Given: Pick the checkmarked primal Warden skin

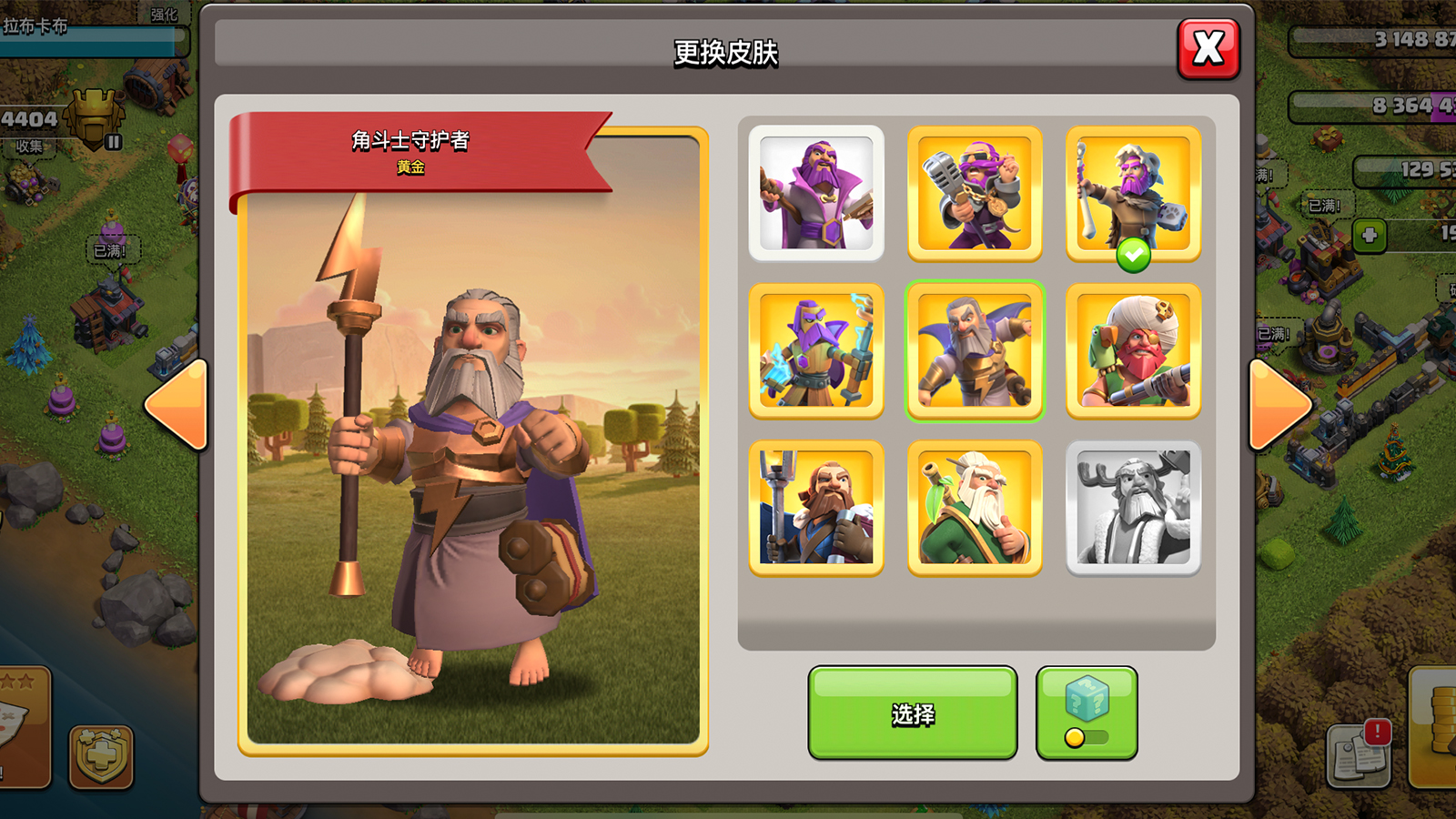Looking at the screenshot, I should pyautogui.click(x=1133, y=193).
